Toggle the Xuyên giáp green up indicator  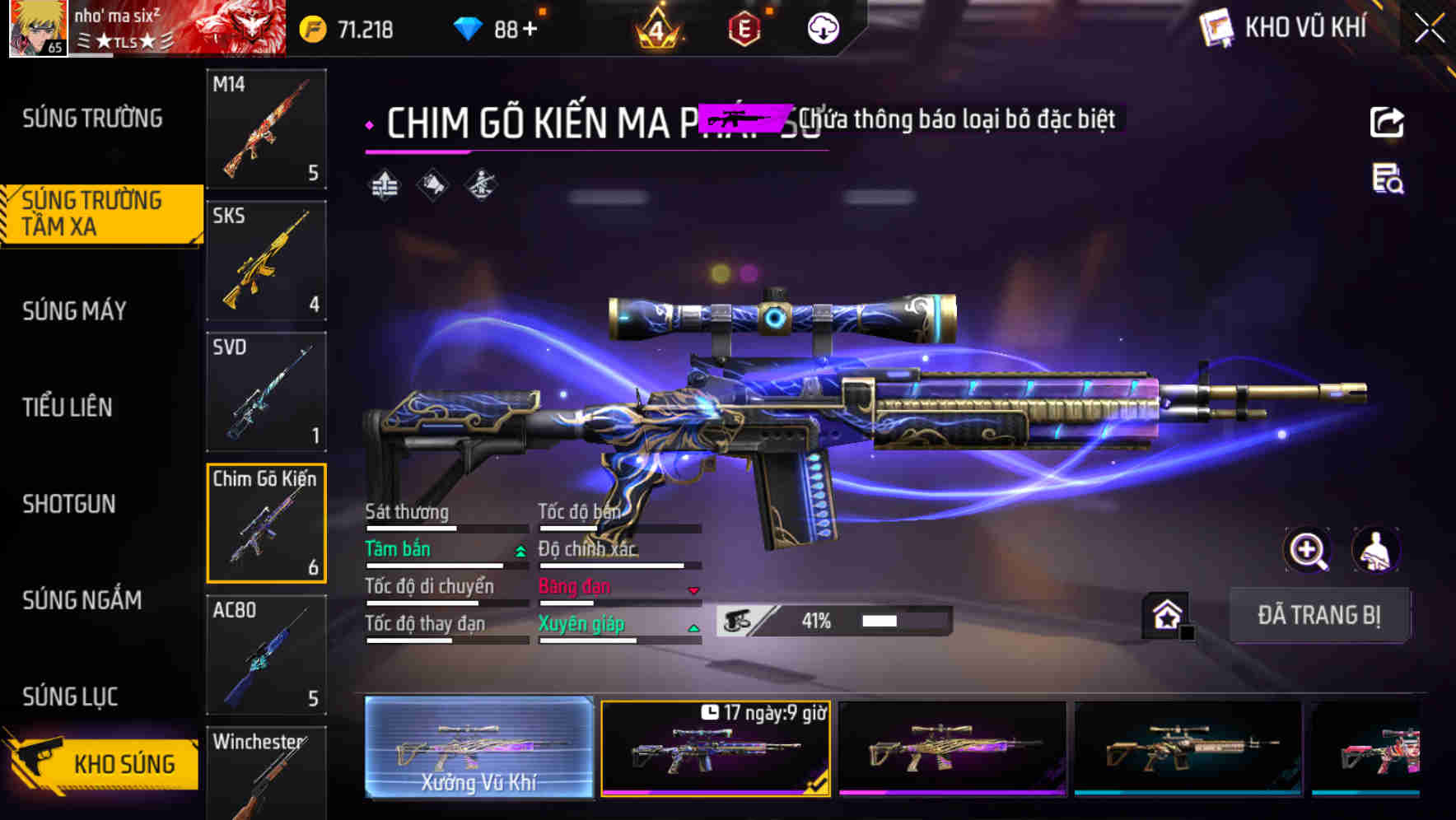click(x=693, y=627)
